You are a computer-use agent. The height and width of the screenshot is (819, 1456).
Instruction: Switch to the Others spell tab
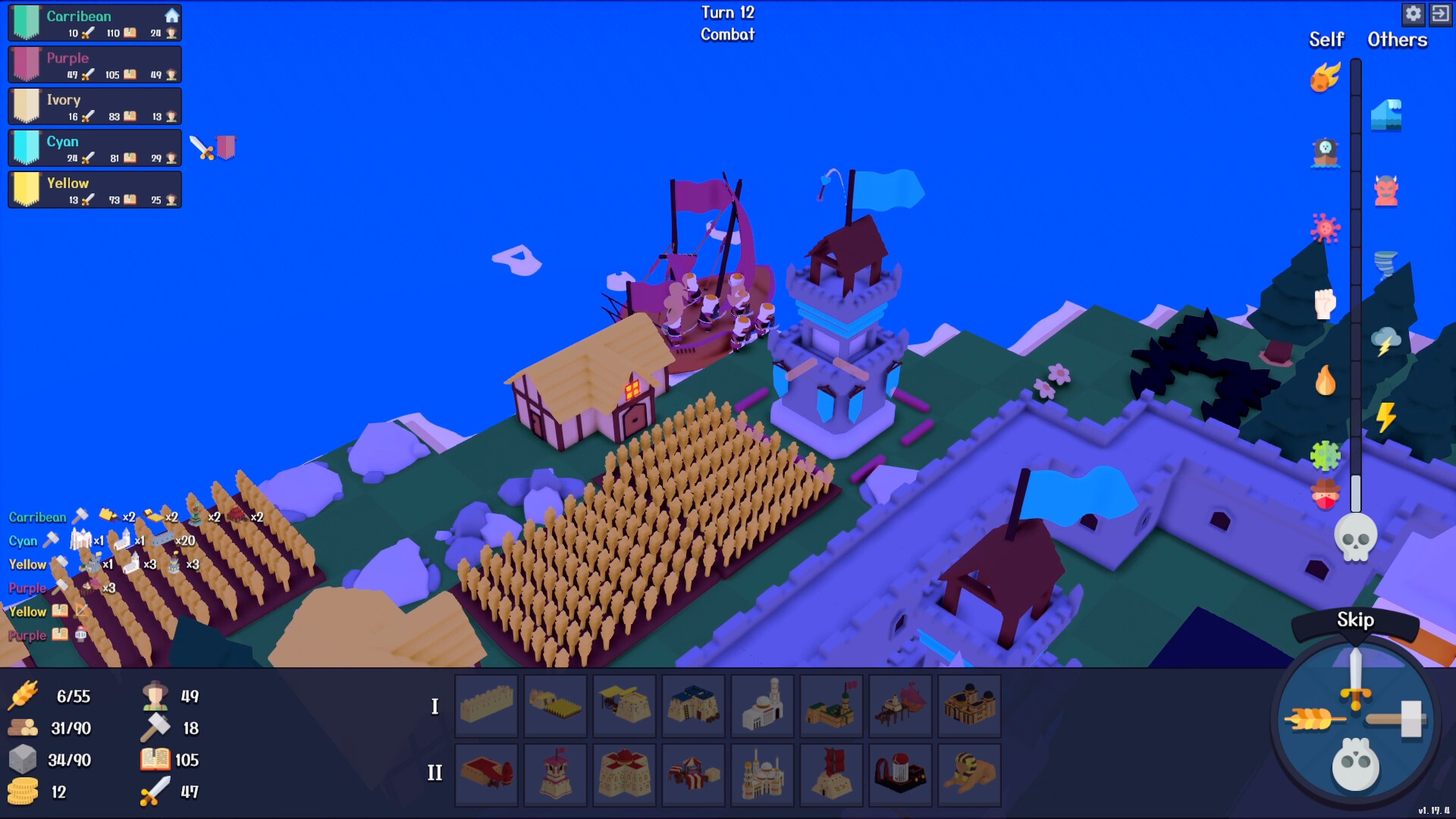(1396, 39)
